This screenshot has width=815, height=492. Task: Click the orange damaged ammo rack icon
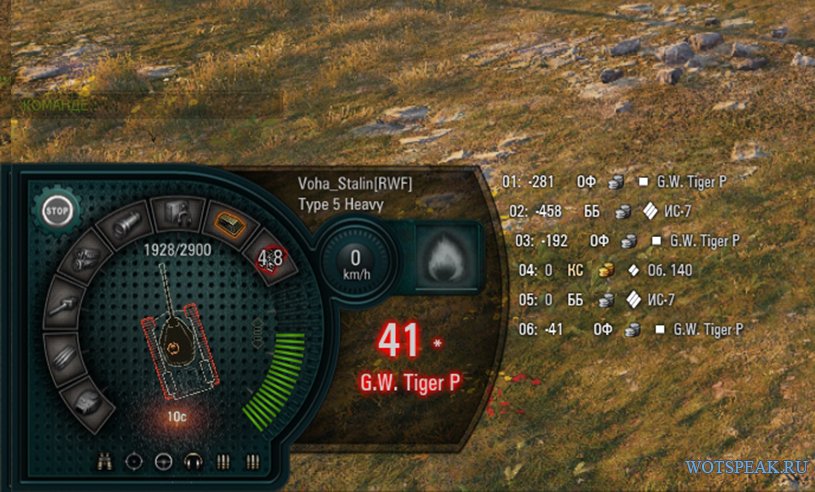(224, 220)
